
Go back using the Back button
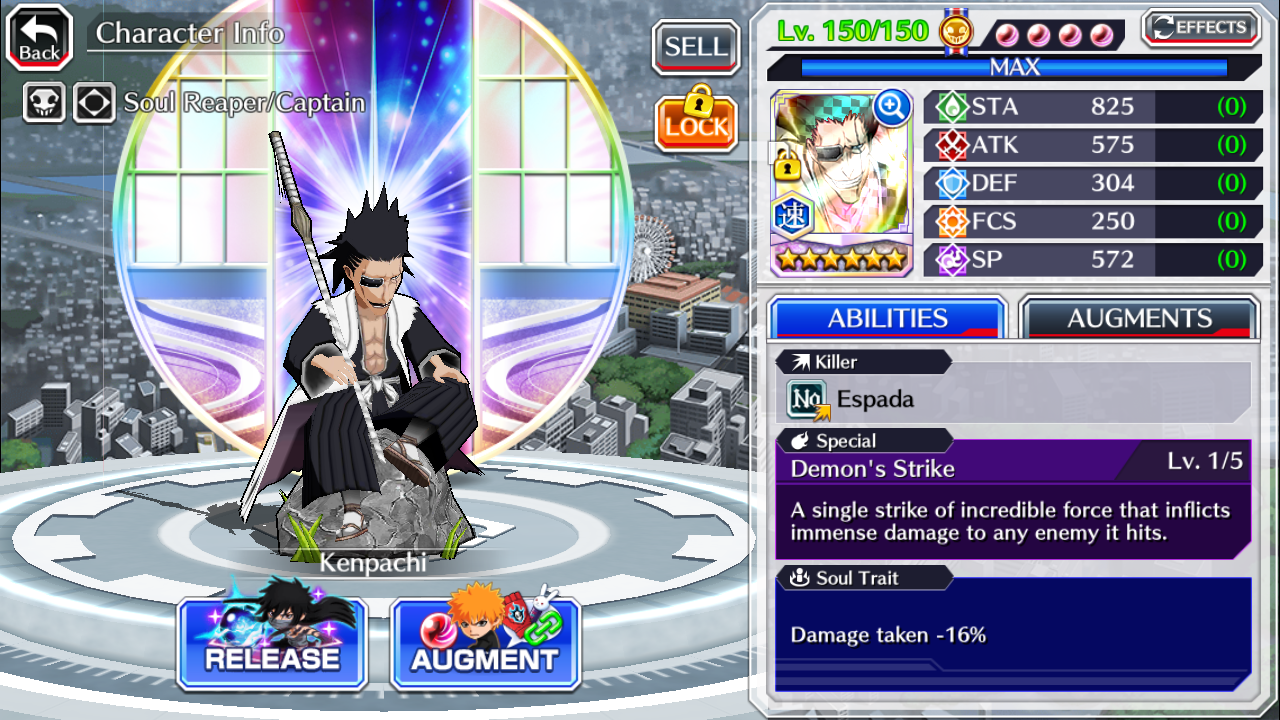40,39
